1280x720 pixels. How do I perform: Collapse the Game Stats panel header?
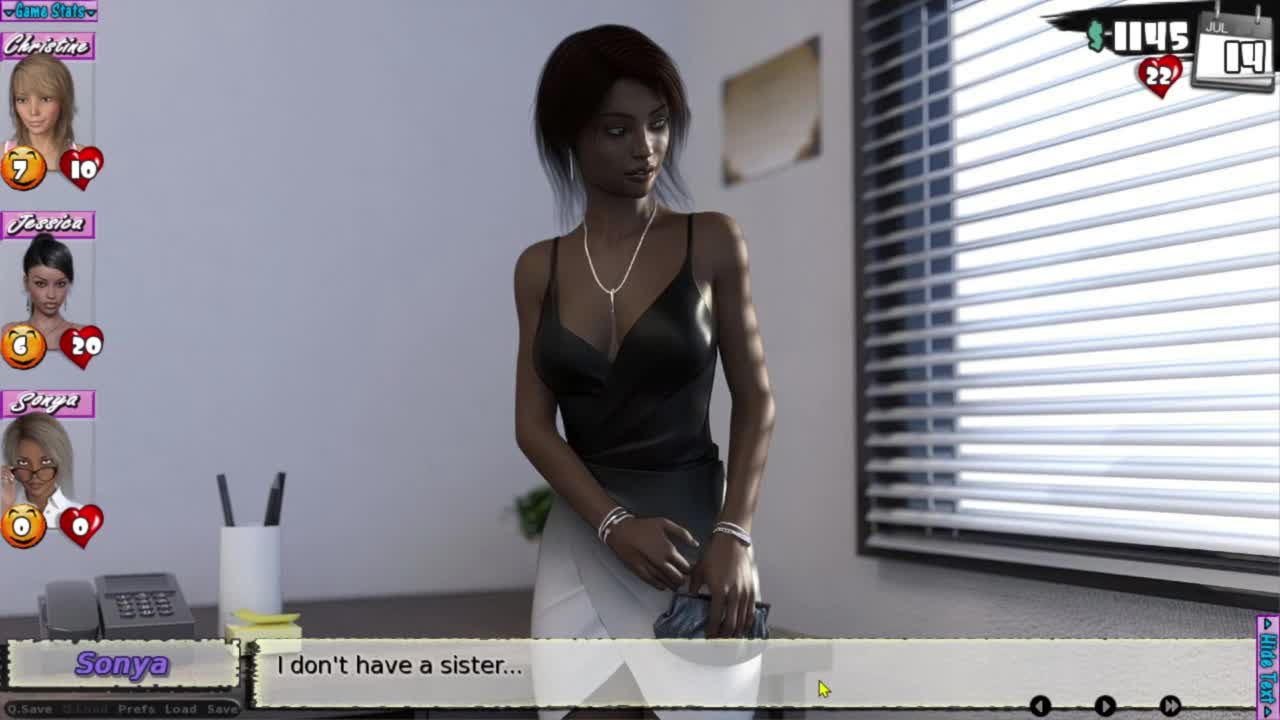48,11
